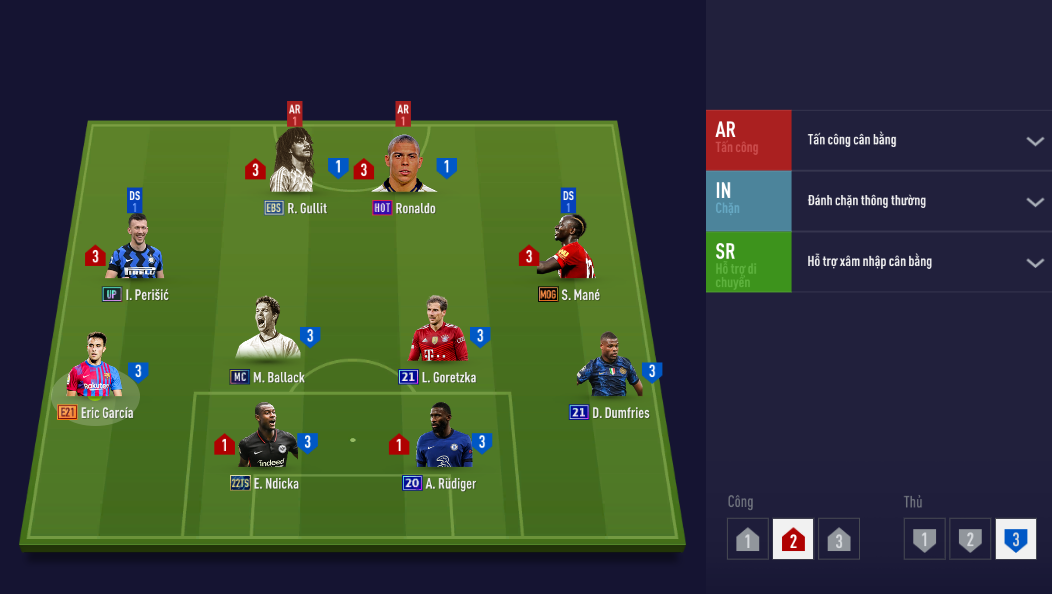Select R. Gullit on the pitch
Screen dimensions: 1052x594
tap(292, 163)
